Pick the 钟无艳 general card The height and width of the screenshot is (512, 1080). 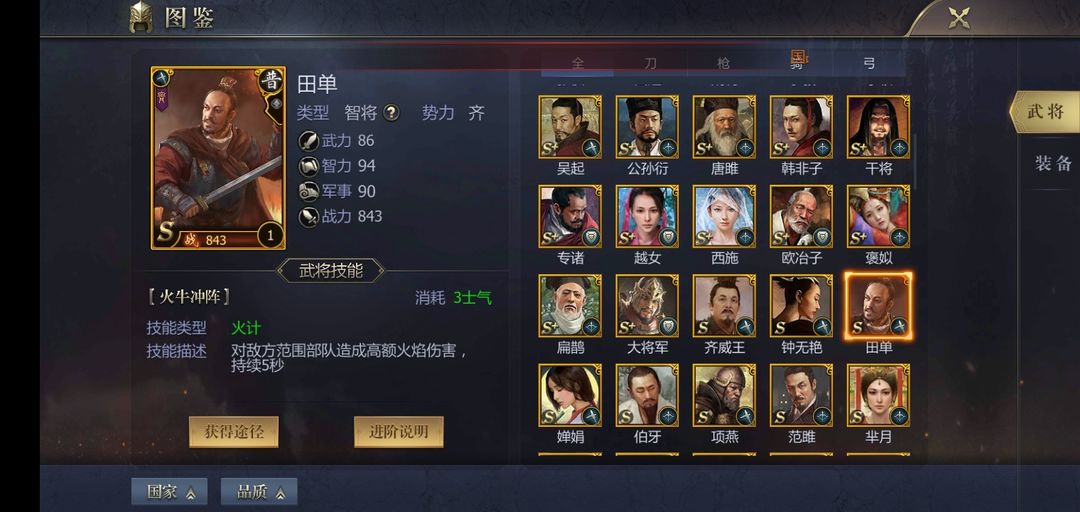click(801, 306)
